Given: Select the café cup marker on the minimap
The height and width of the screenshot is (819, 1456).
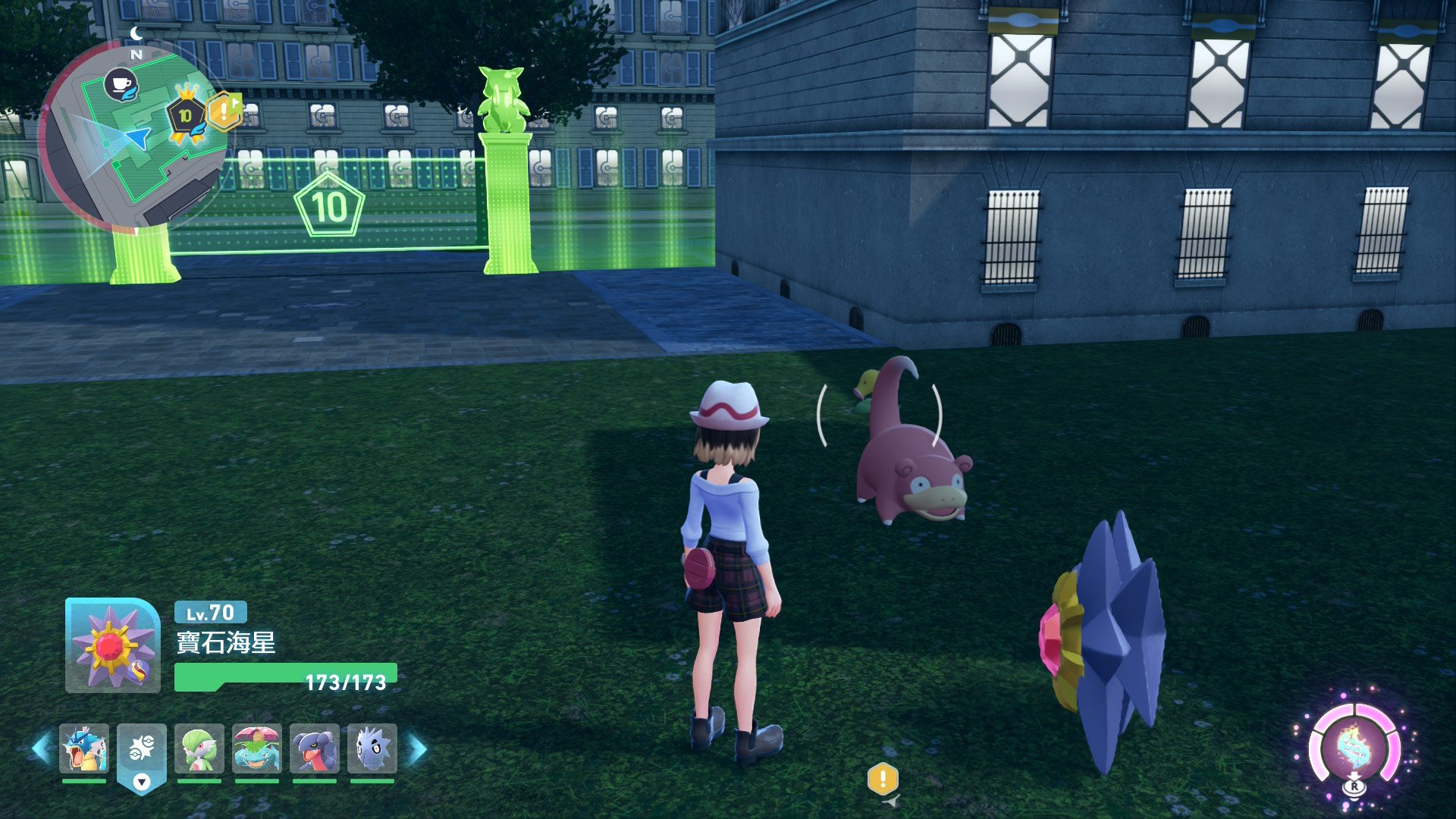Looking at the screenshot, I should coord(121,83).
